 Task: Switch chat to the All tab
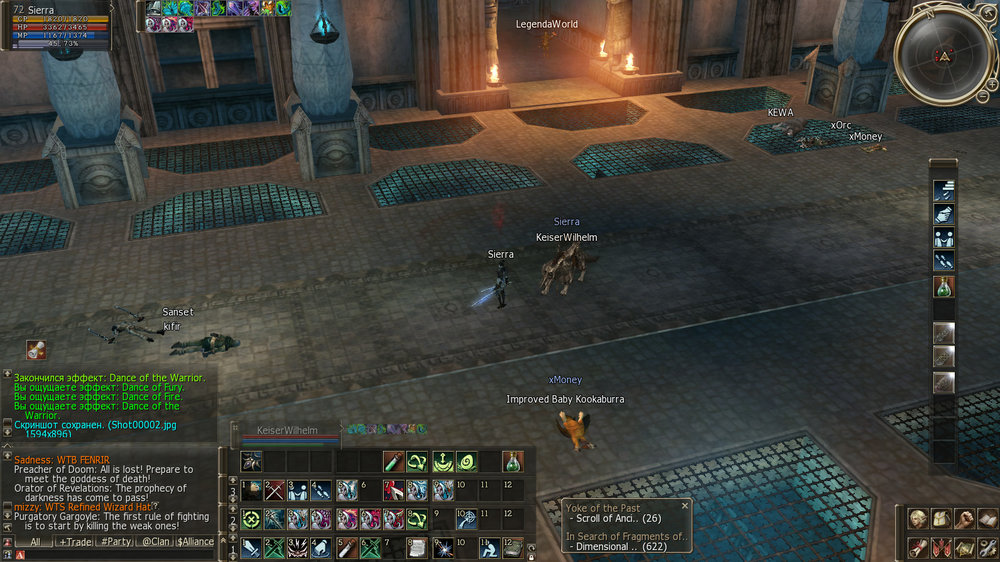[34, 541]
